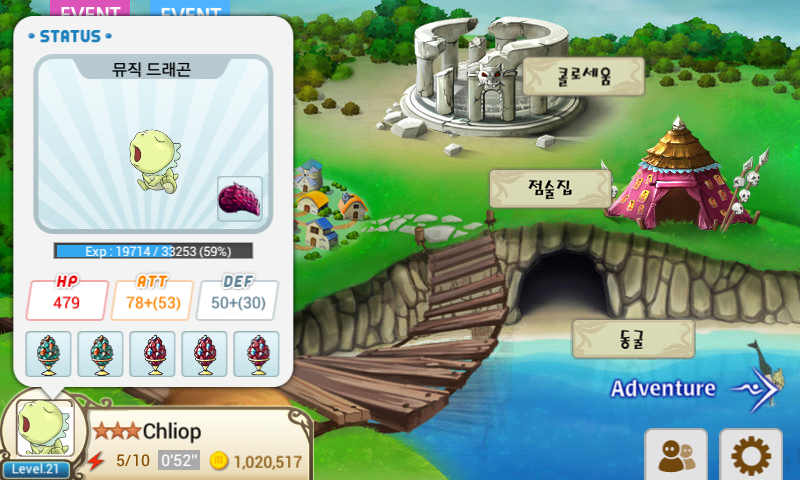Open the friends list button
This screenshot has height=480, width=800.
(676, 455)
